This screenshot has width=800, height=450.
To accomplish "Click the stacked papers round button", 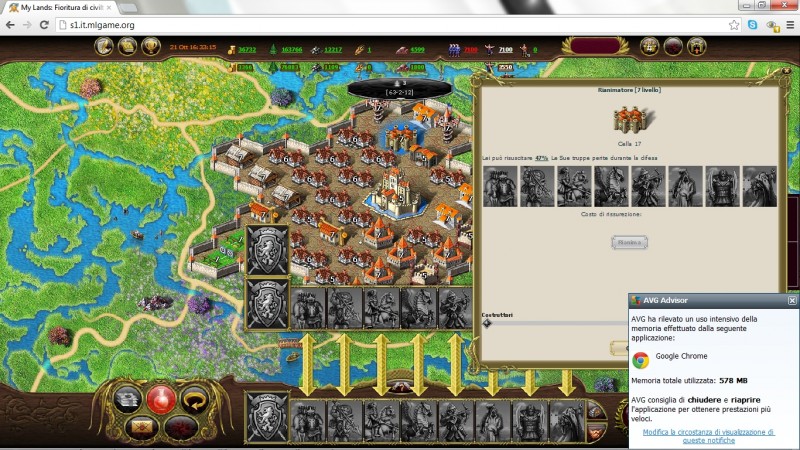I will click(125, 400).
